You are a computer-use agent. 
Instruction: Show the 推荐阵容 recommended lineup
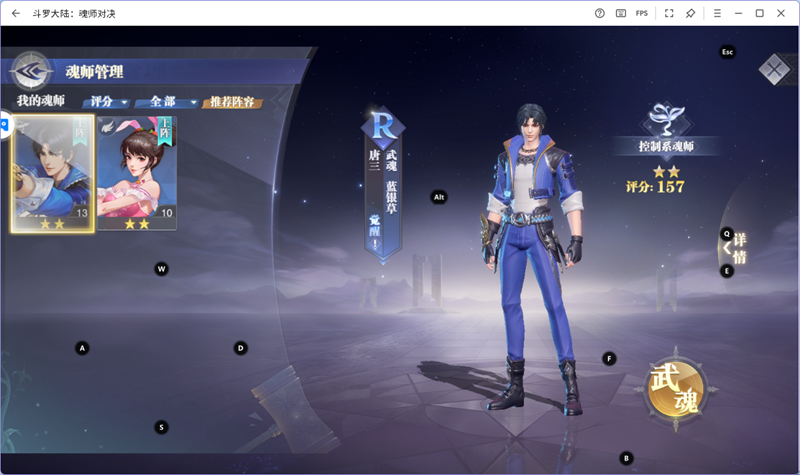click(231, 102)
